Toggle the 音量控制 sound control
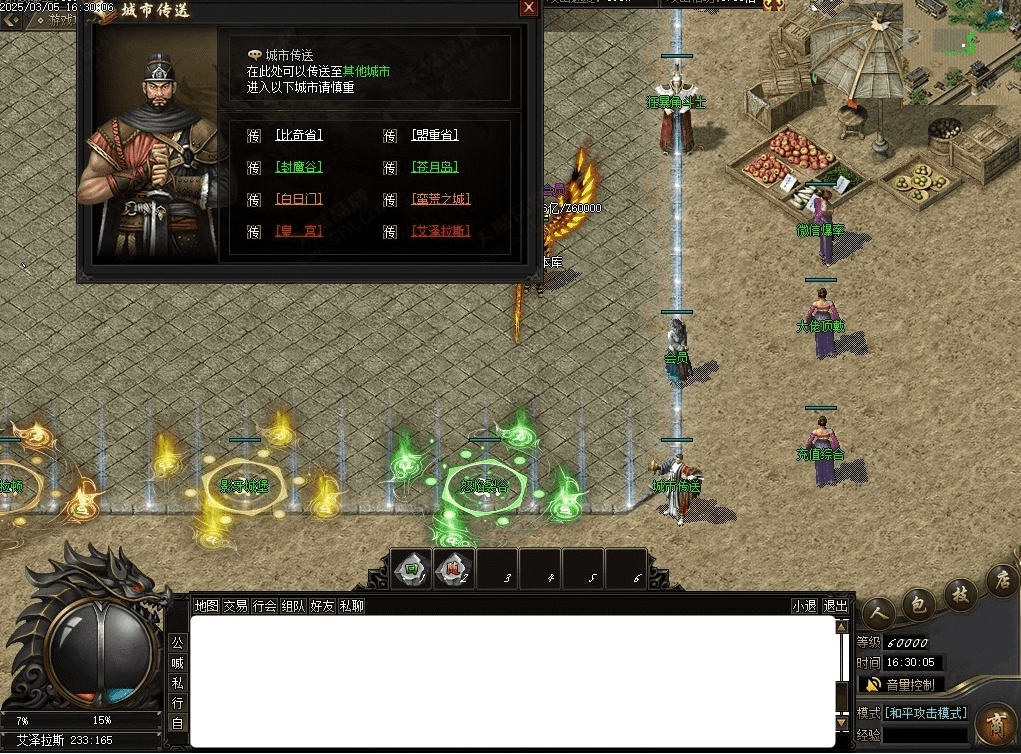The width and height of the screenshot is (1021, 754). click(901, 685)
